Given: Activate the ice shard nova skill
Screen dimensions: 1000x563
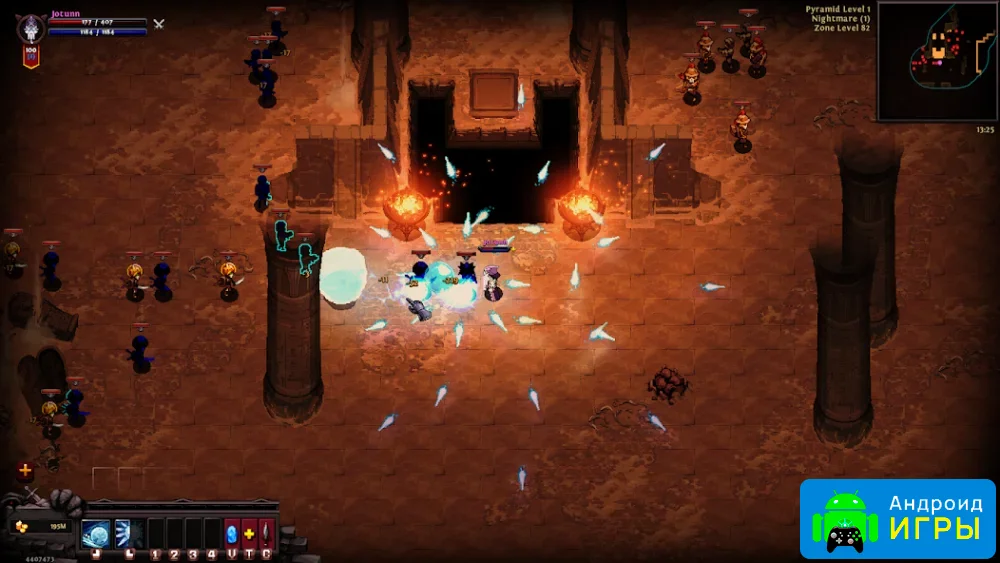Looking at the screenshot, I should tap(124, 534).
